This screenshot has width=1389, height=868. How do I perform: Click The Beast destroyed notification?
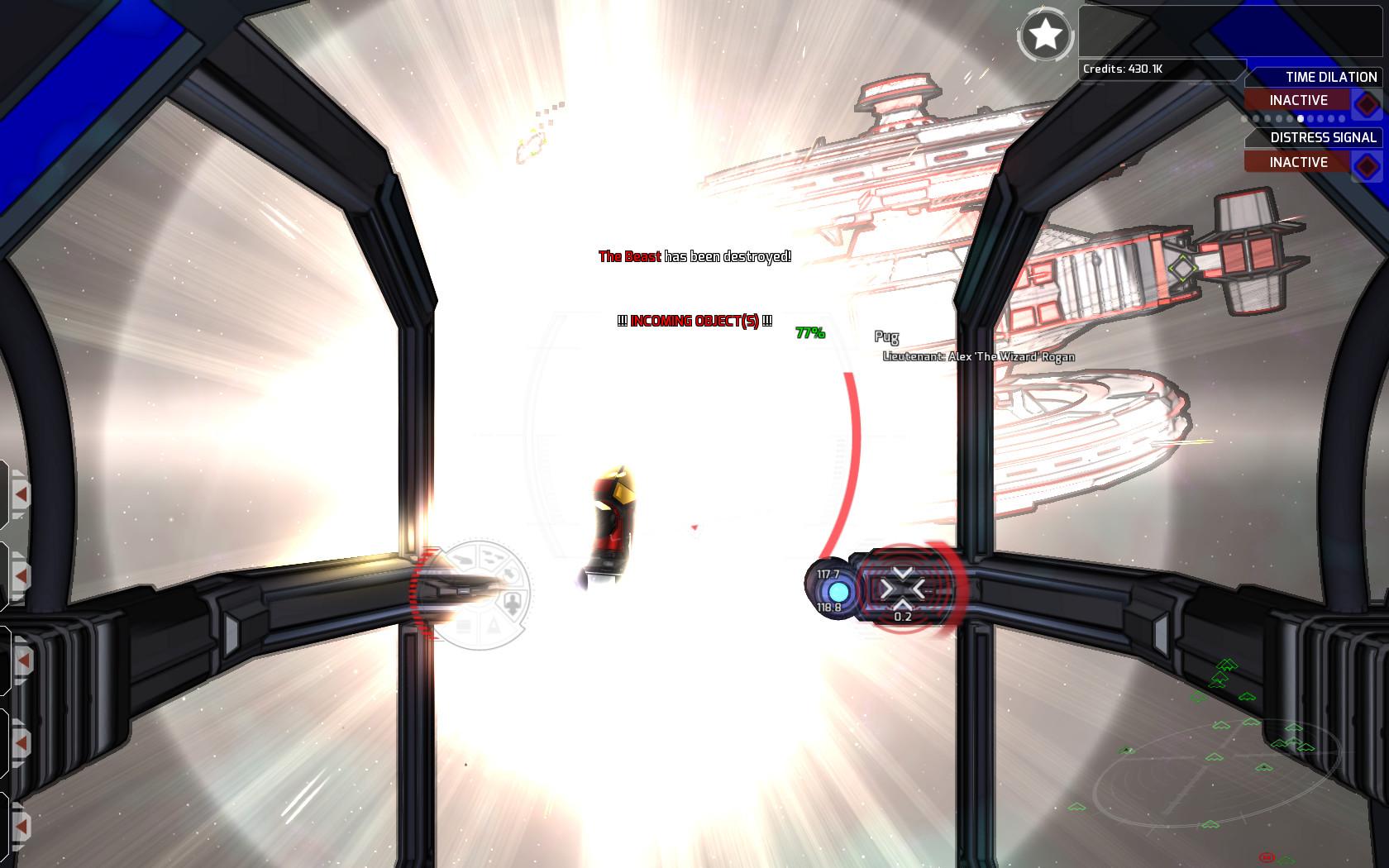(x=694, y=257)
